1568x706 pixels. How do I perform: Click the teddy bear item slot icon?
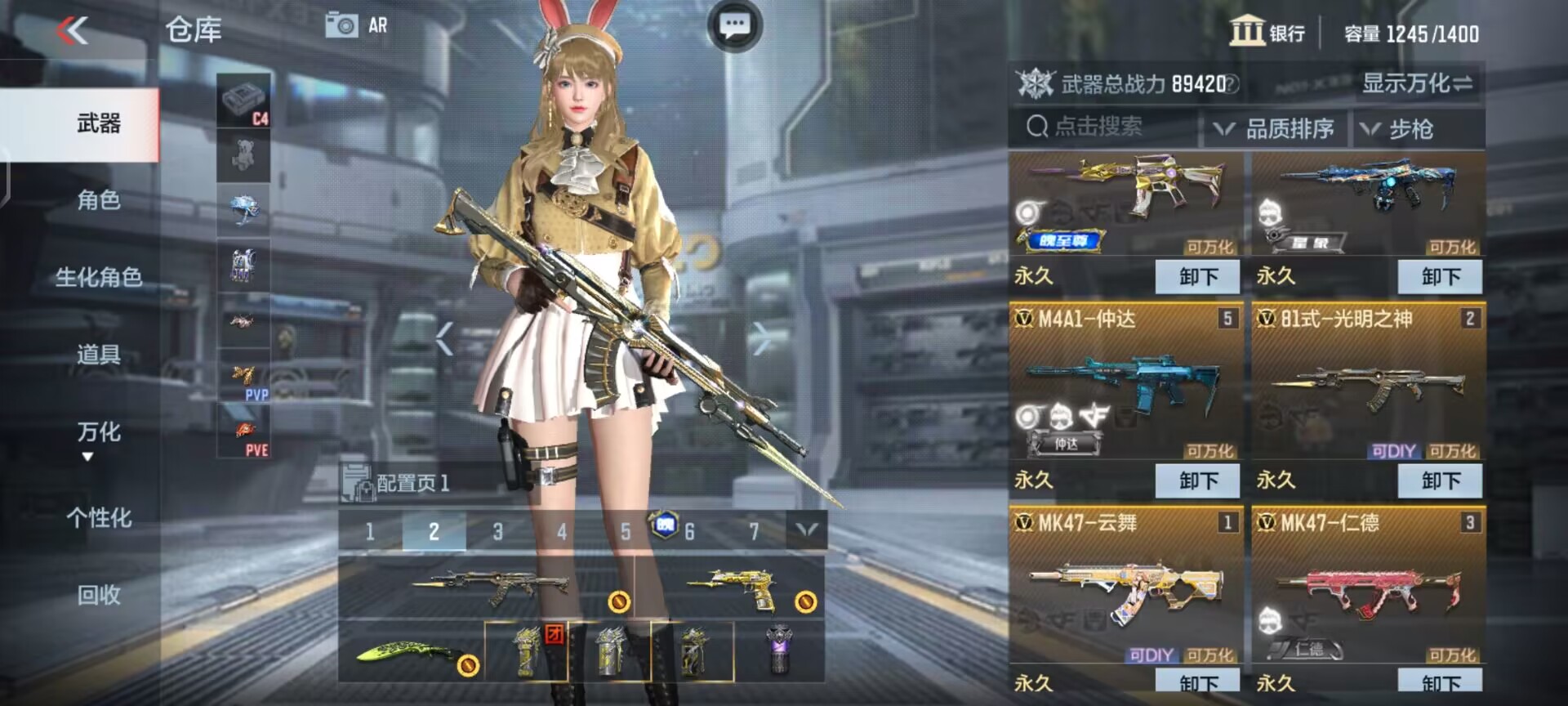pyautogui.click(x=243, y=154)
